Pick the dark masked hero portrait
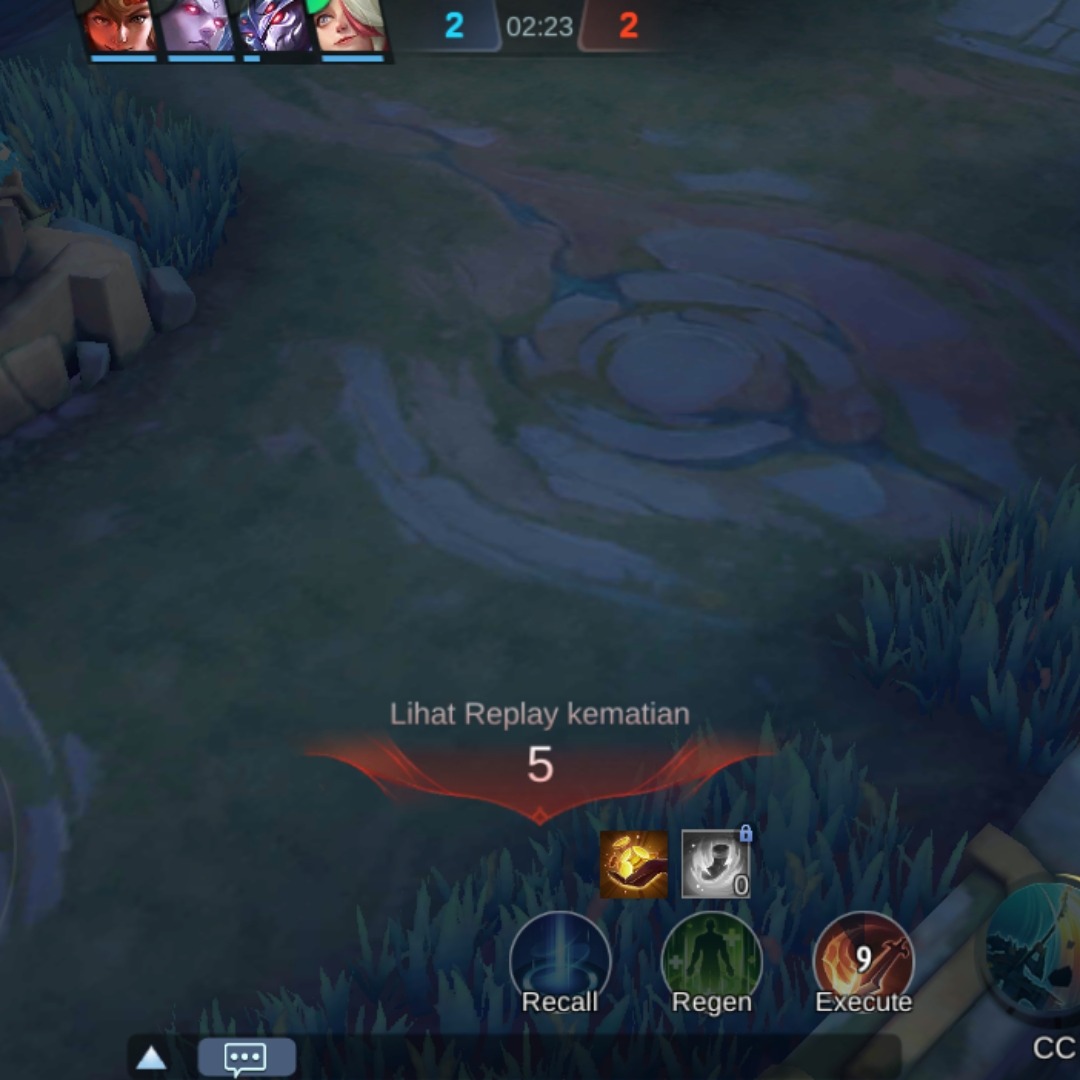Viewport: 1080px width, 1080px height. tap(274, 26)
